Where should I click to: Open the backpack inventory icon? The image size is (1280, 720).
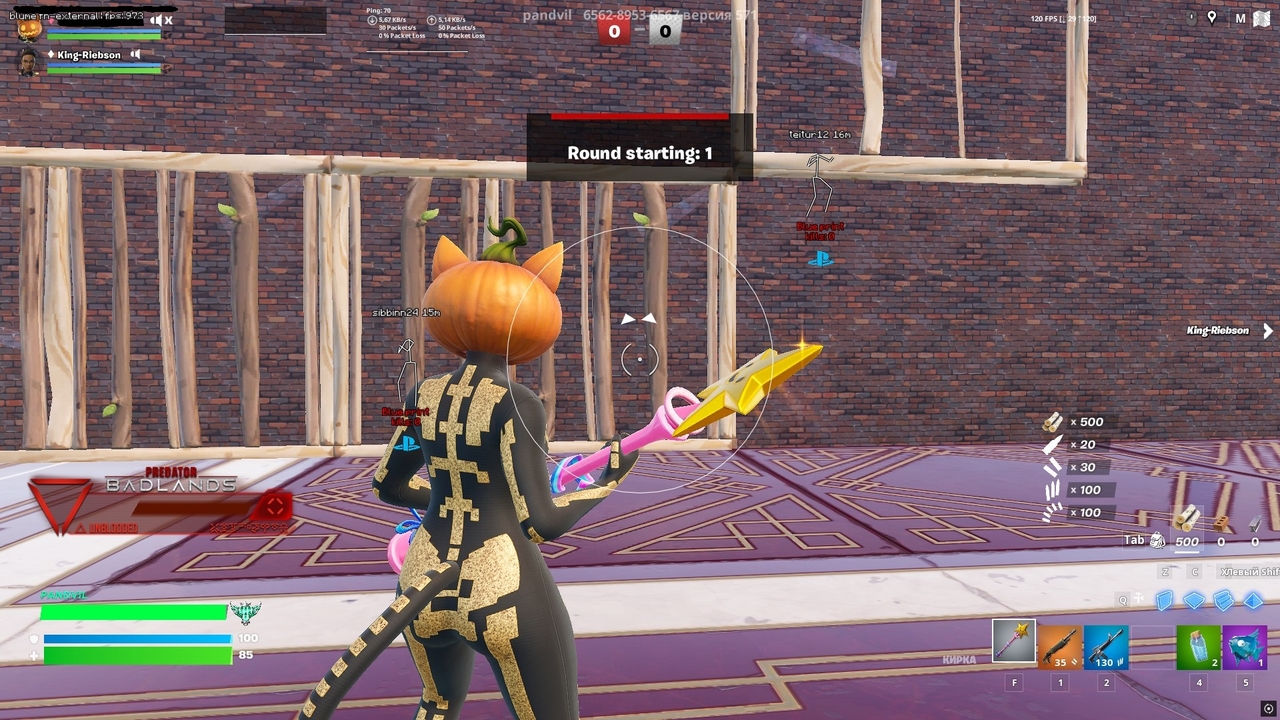click(1157, 541)
